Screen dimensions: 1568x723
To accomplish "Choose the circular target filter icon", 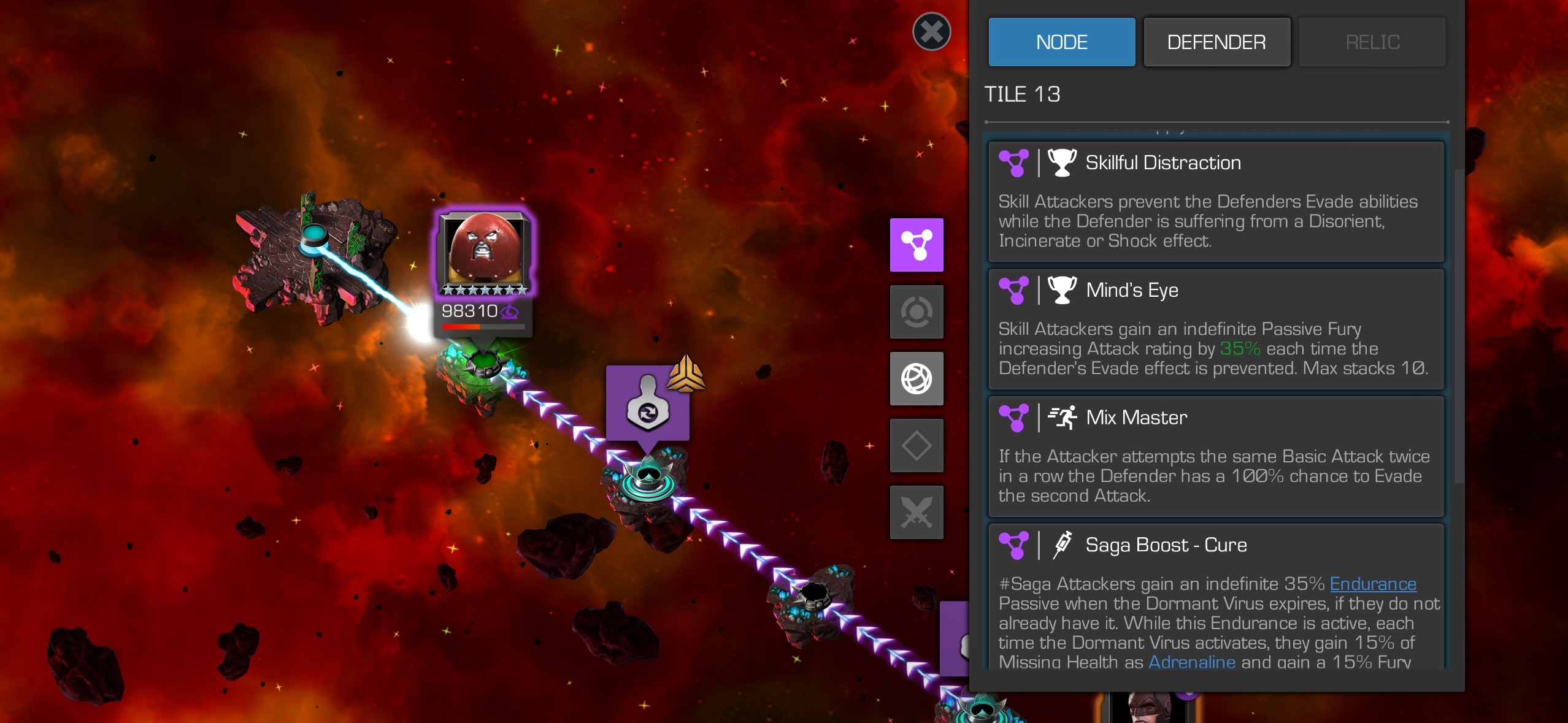I will (917, 312).
